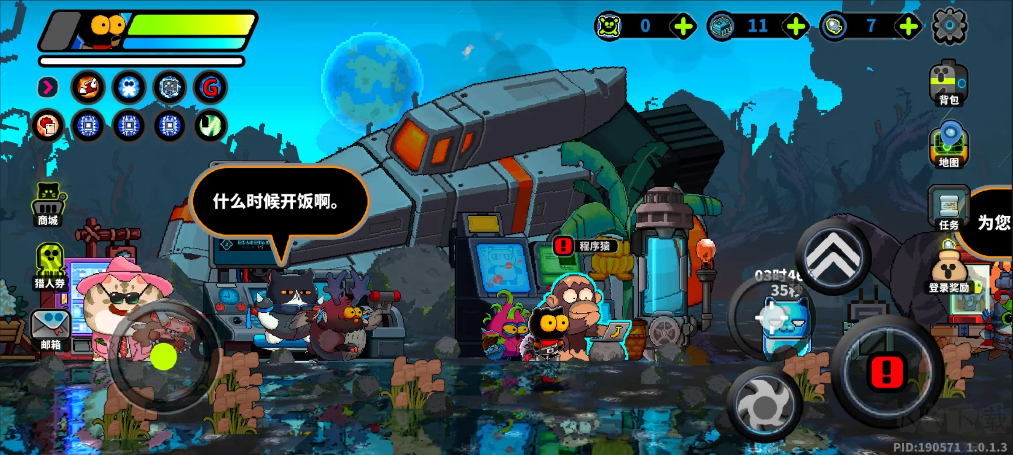Select the red letter G buff icon

point(210,88)
